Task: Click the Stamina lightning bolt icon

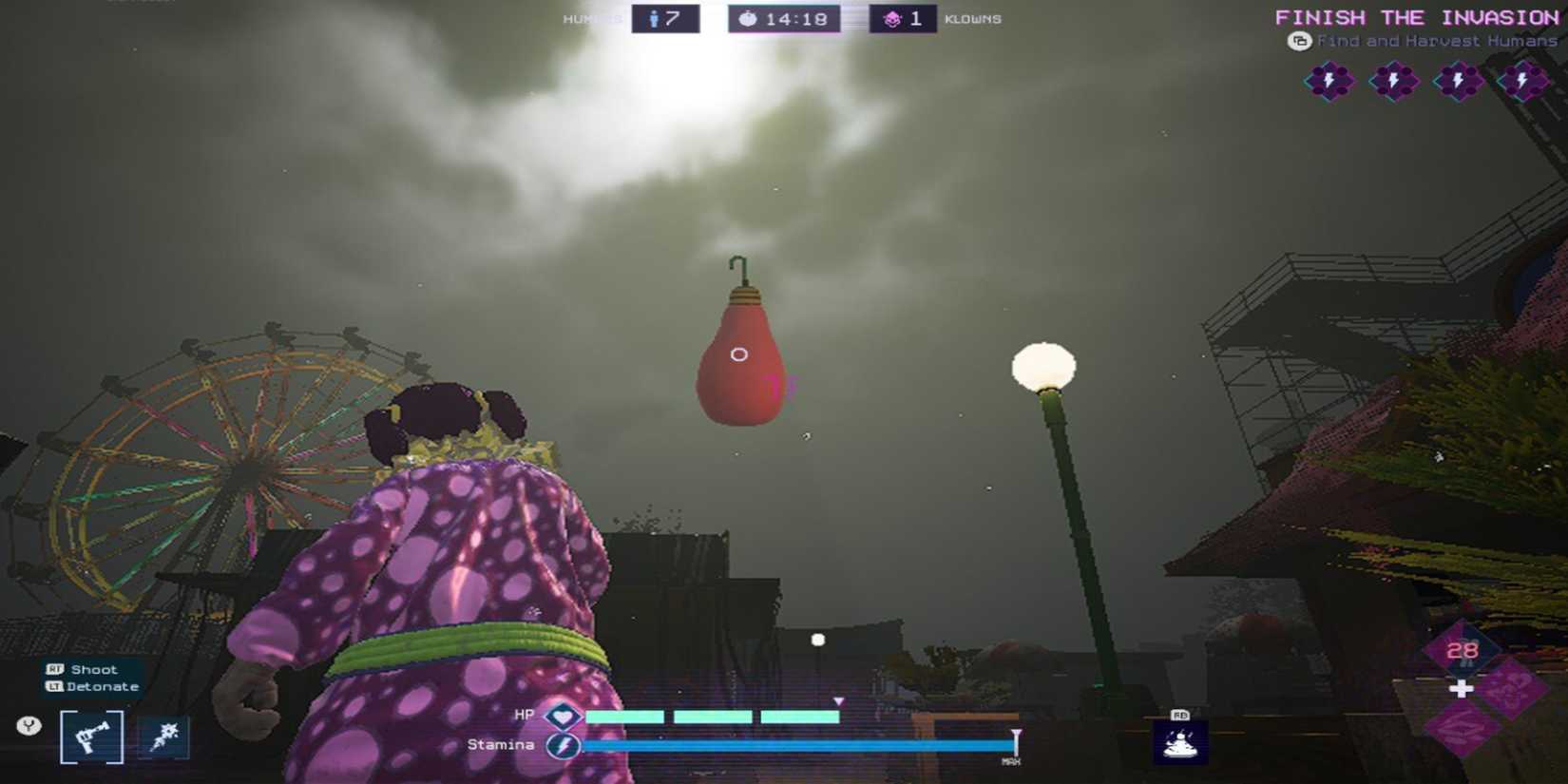Action: [563, 745]
